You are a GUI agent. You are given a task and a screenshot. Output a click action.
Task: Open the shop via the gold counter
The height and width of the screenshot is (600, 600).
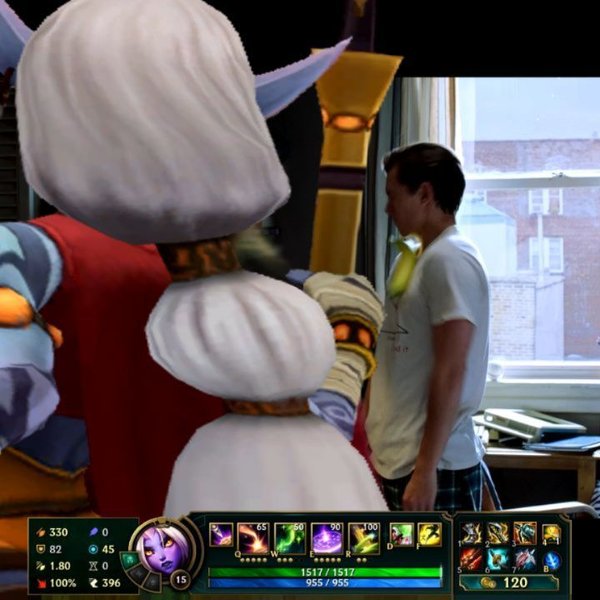pyautogui.click(x=506, y=582)
